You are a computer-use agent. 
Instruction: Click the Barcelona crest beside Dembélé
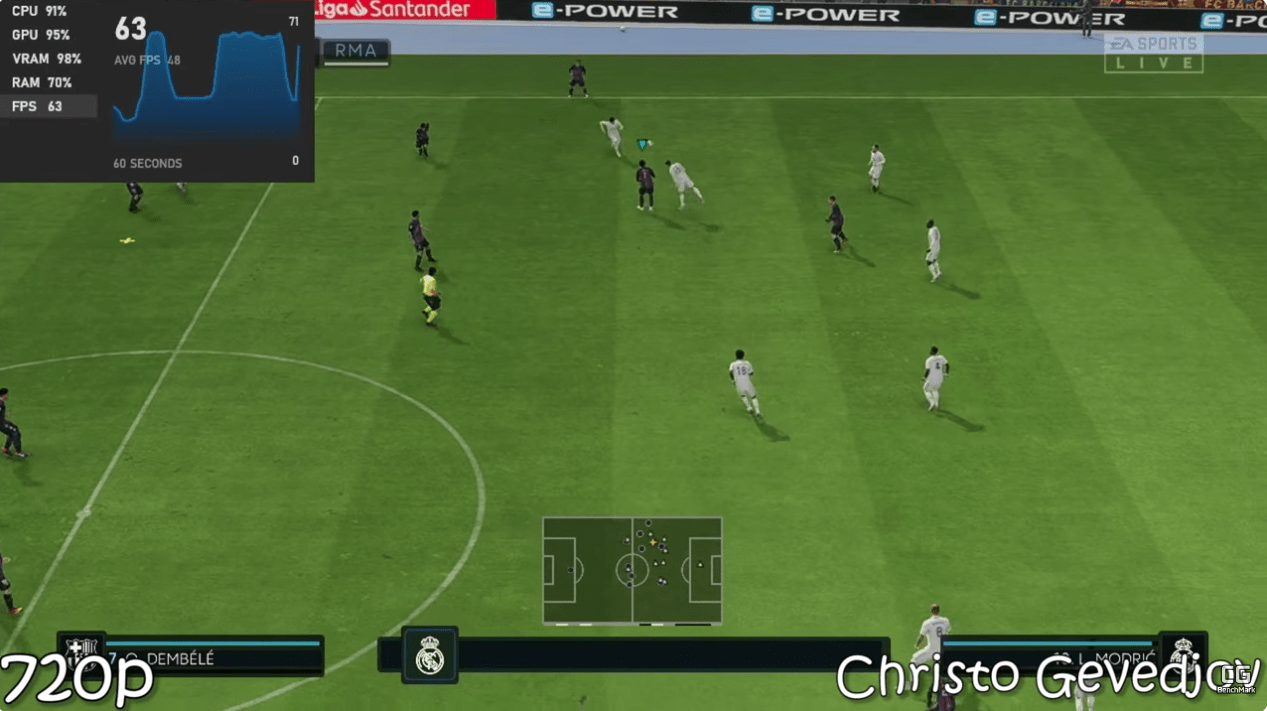pos(80,653)
